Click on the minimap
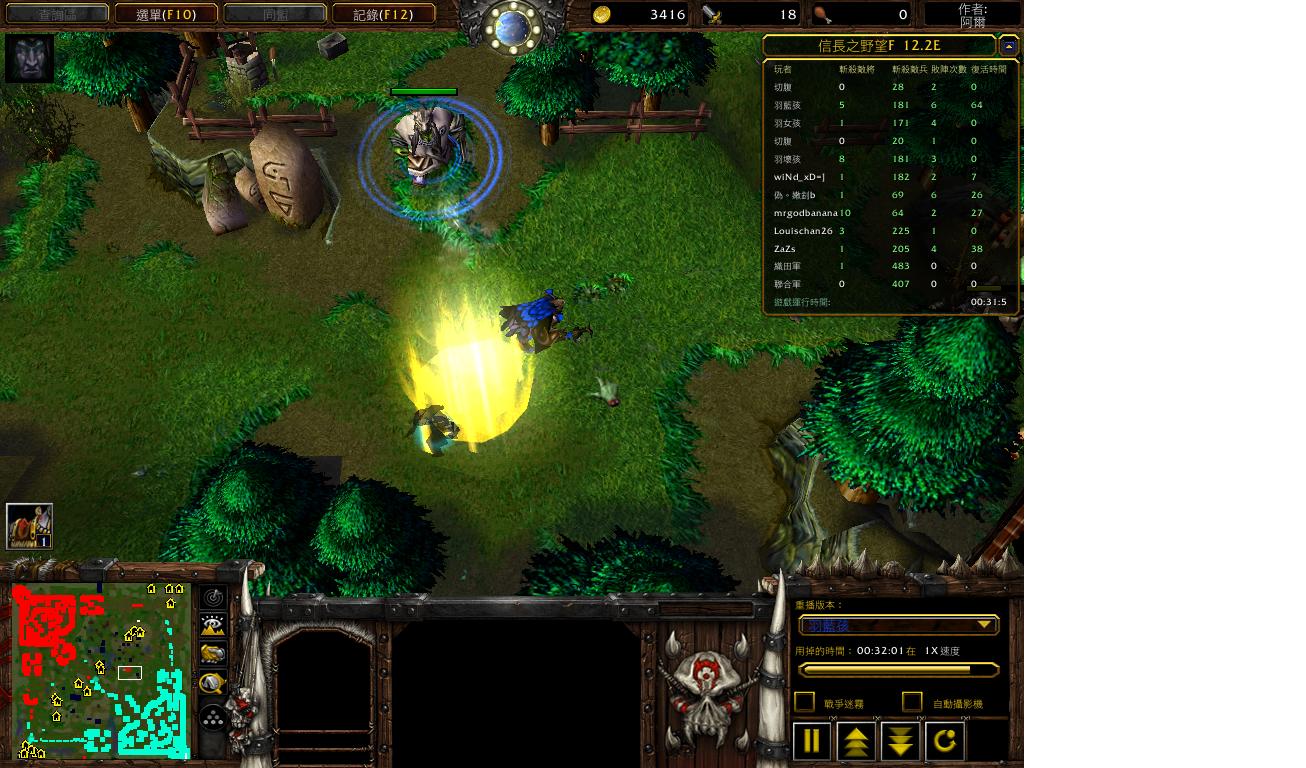Image resolution: width=1306 pixels, height=768 pixels. (x=100, y=670)
